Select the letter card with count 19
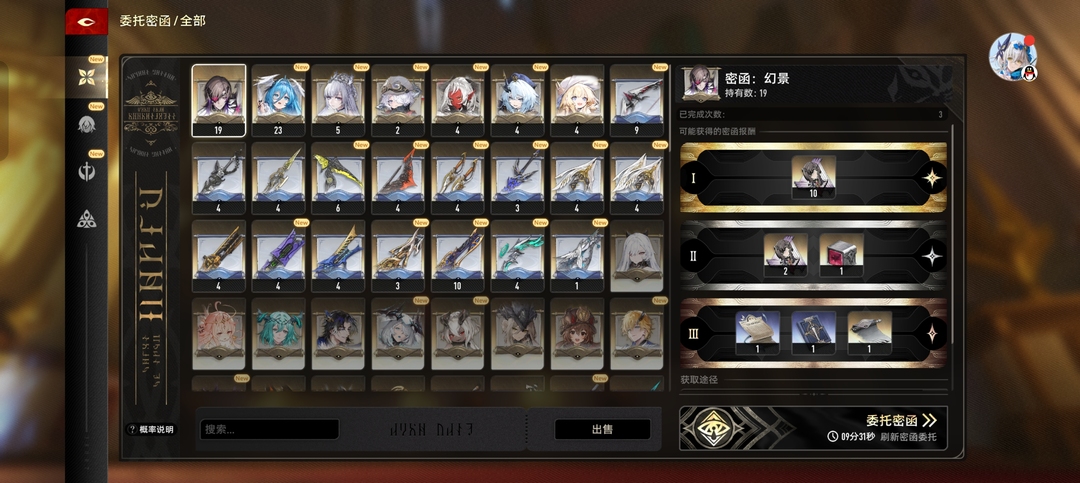 [218, 100]
